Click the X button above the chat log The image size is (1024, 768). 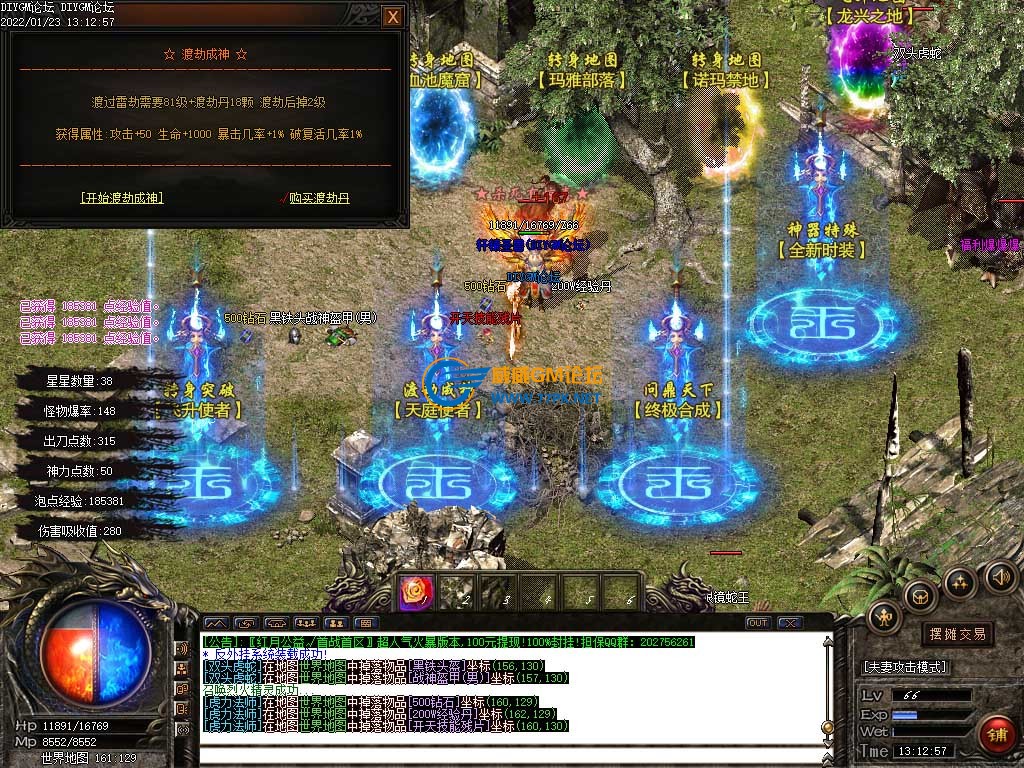788,622
